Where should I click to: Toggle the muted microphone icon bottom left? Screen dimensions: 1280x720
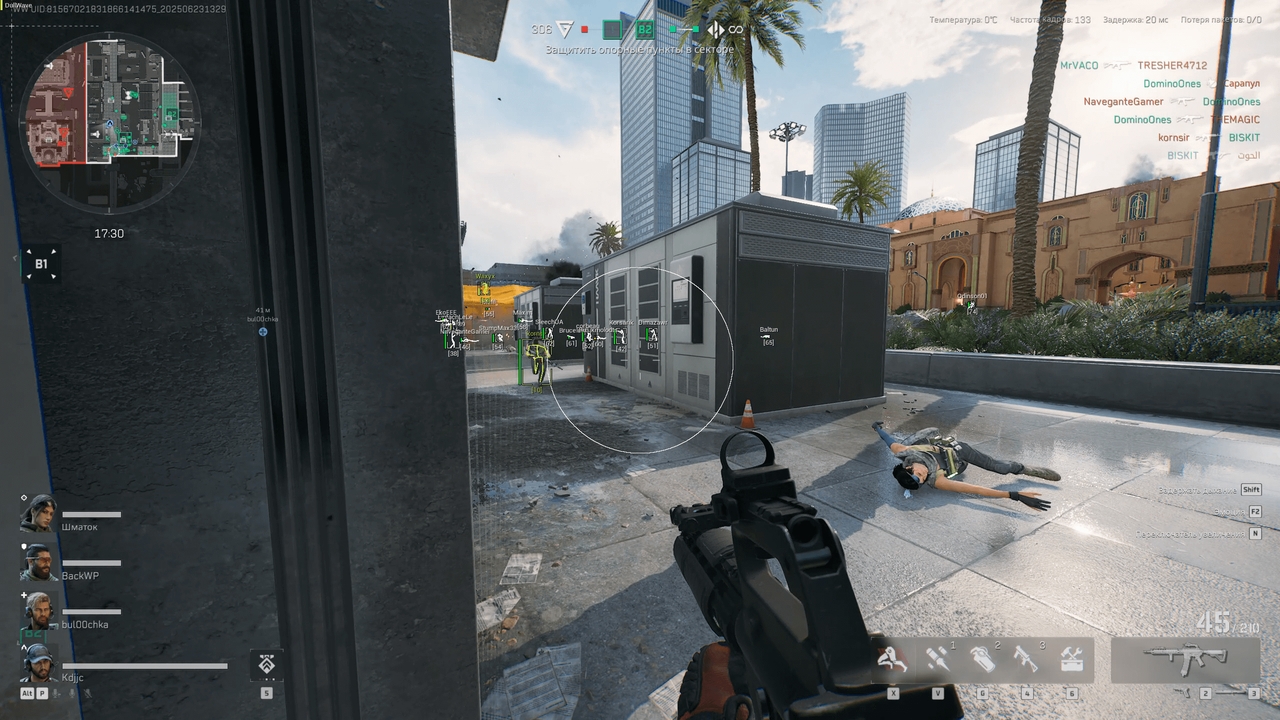(x=88, y=693)
